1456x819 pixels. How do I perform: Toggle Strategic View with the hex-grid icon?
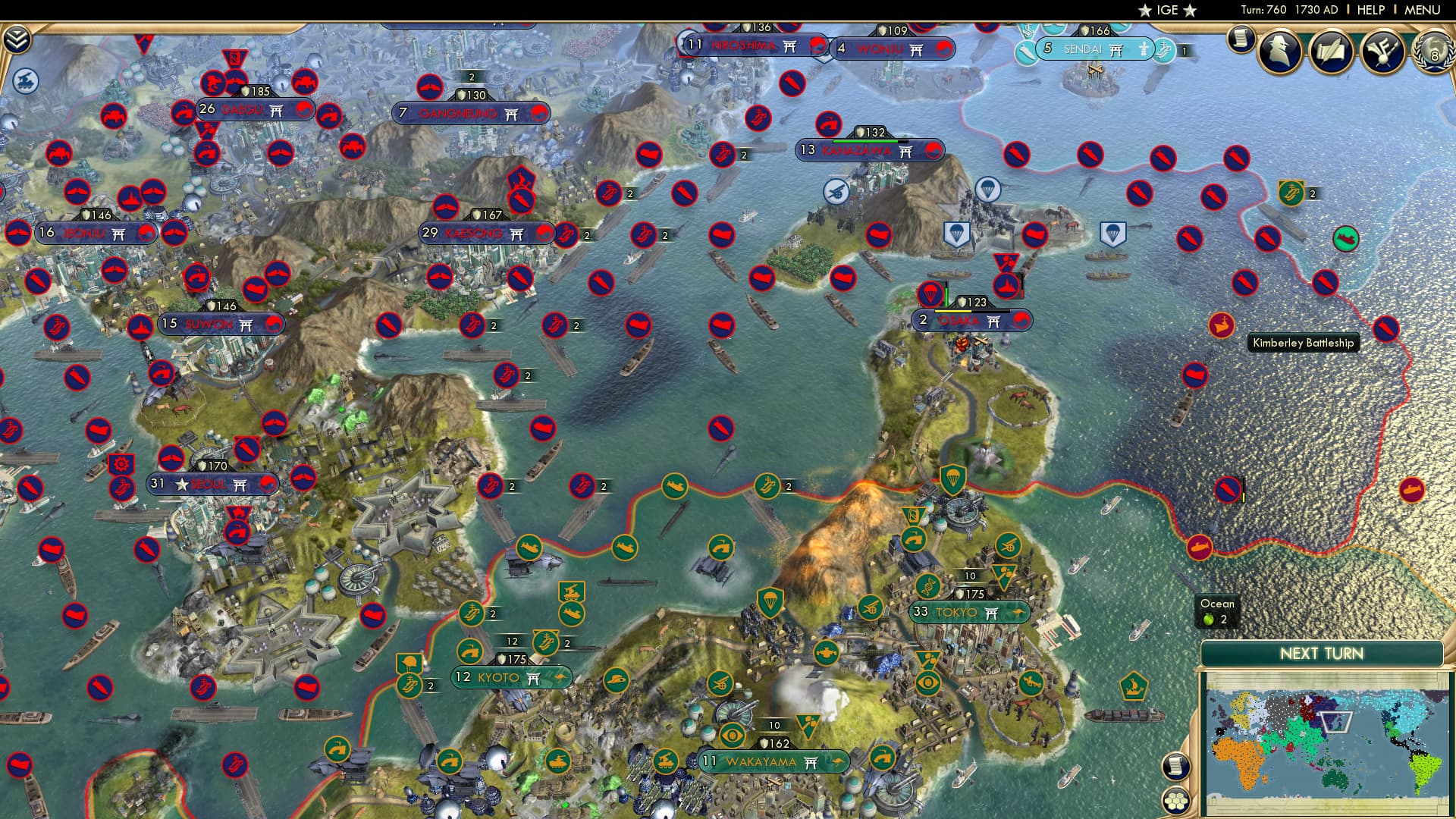(x=1176, y=802)
